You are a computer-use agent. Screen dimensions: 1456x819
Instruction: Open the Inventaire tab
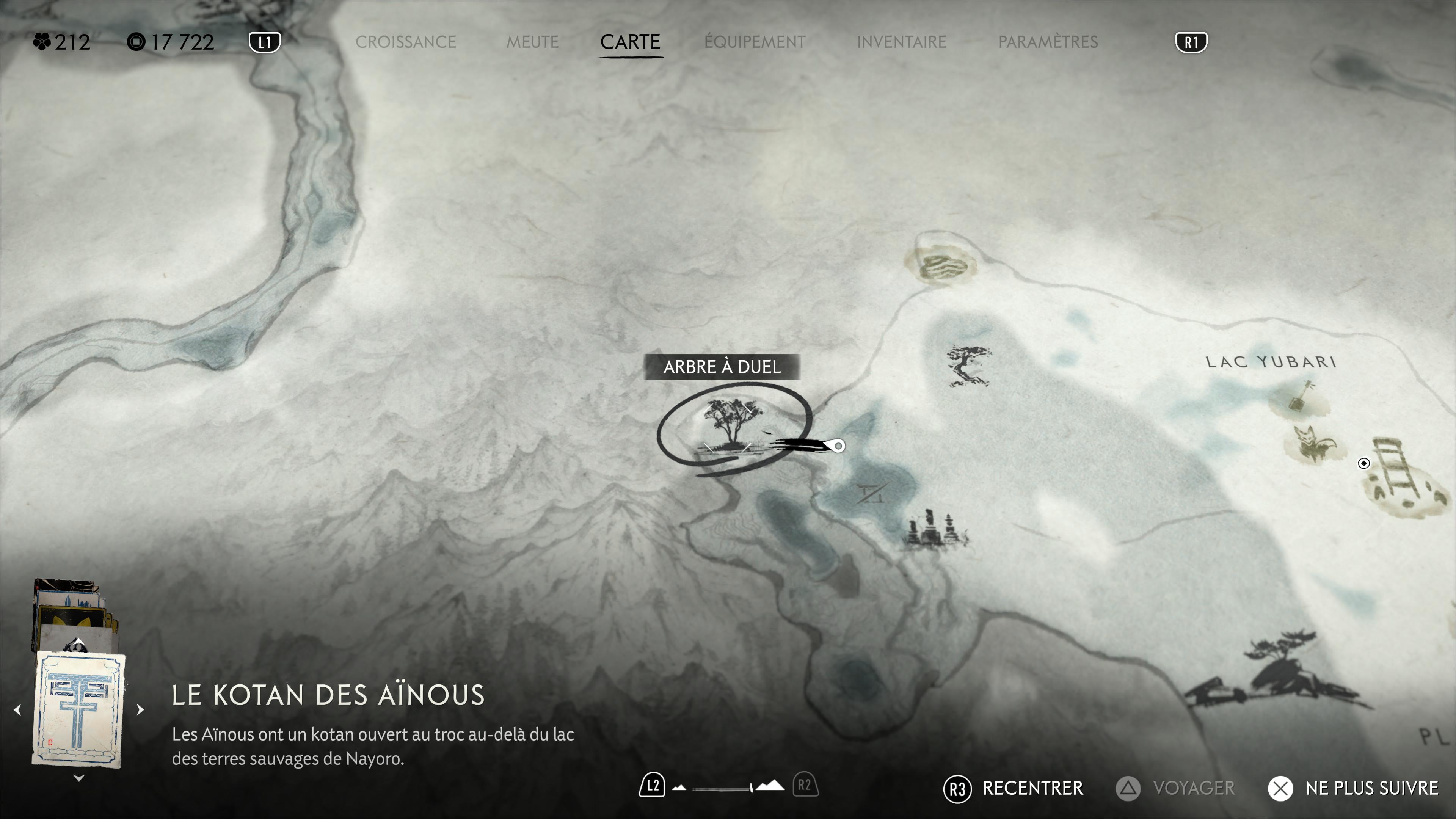point(902,42)
